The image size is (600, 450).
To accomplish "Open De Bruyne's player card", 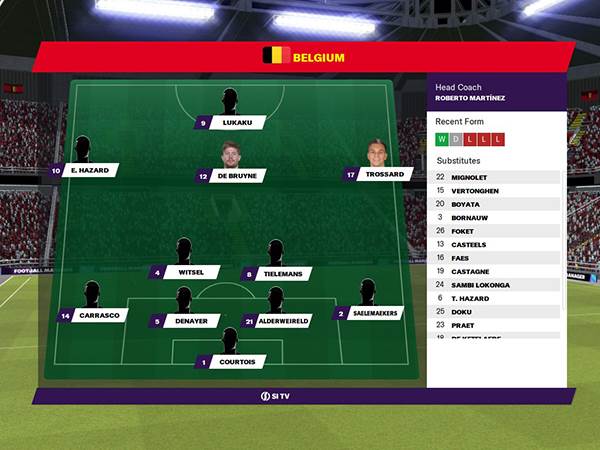I will 238,175.
